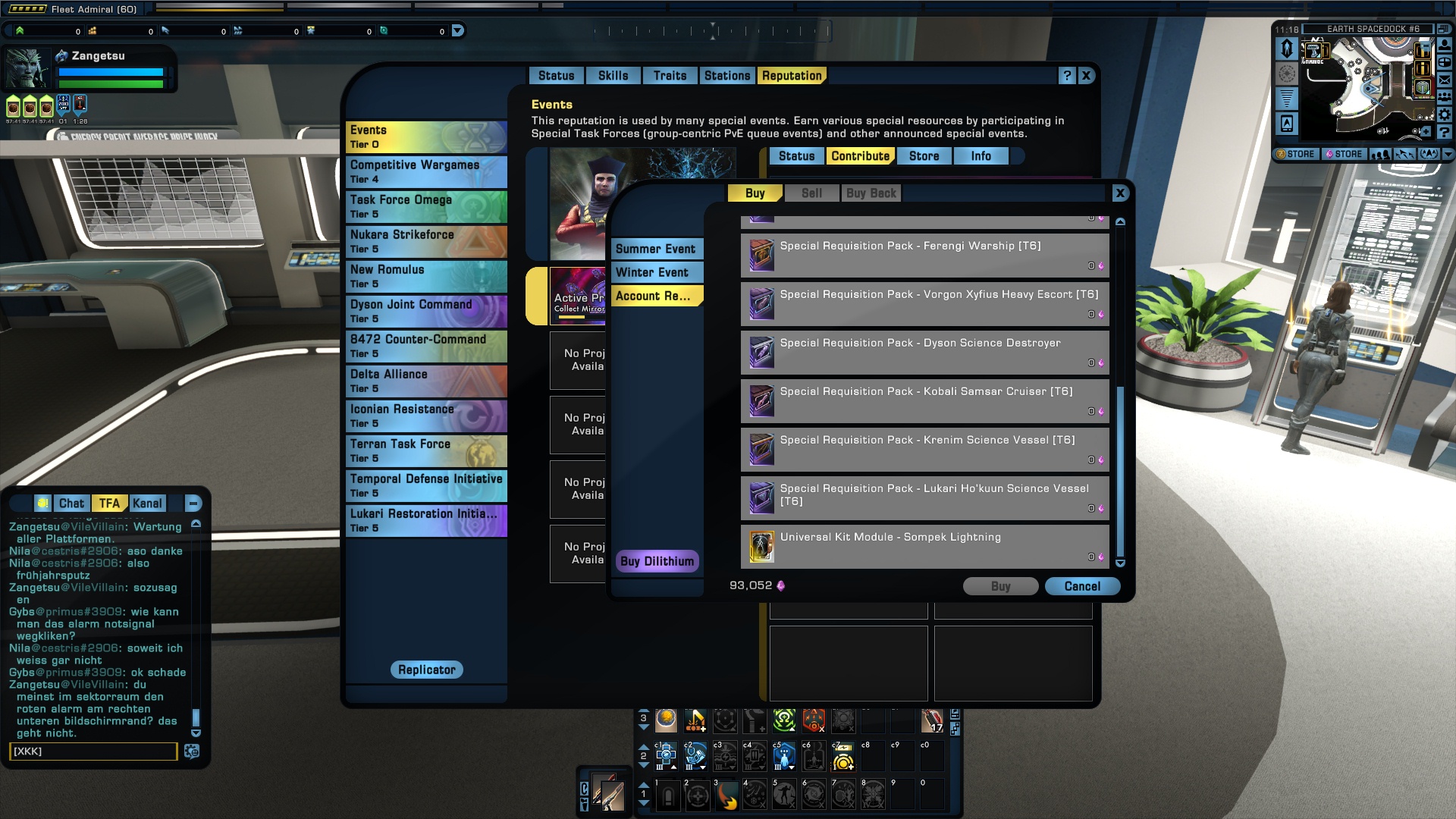This screenshot has height=819, width=1456.
Task: Switch to the Sell tab
Action: 811,193
